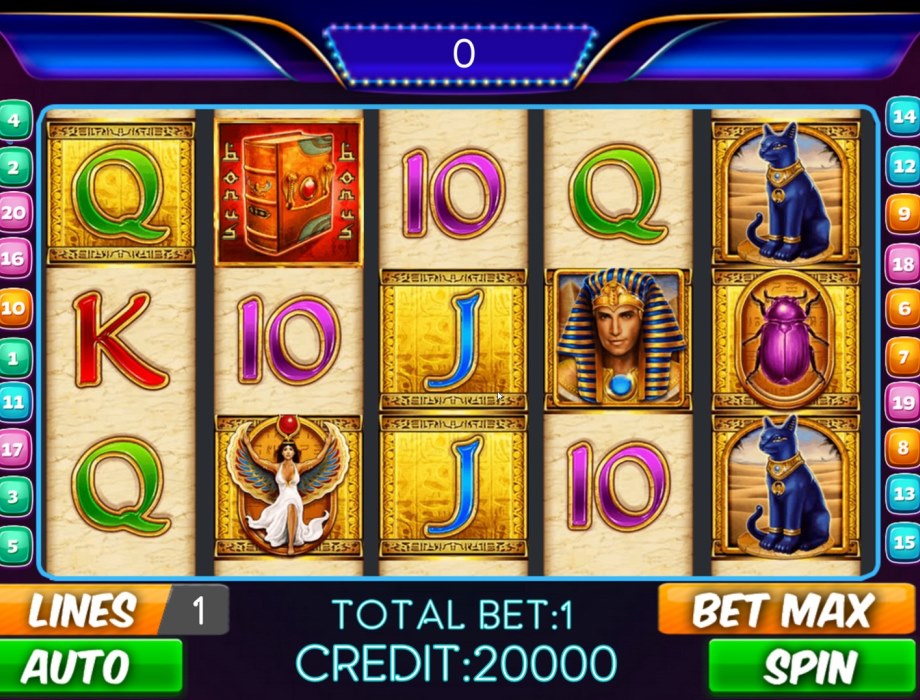Select payline marker 4
The image size is (920, 700).
(14, 121)
